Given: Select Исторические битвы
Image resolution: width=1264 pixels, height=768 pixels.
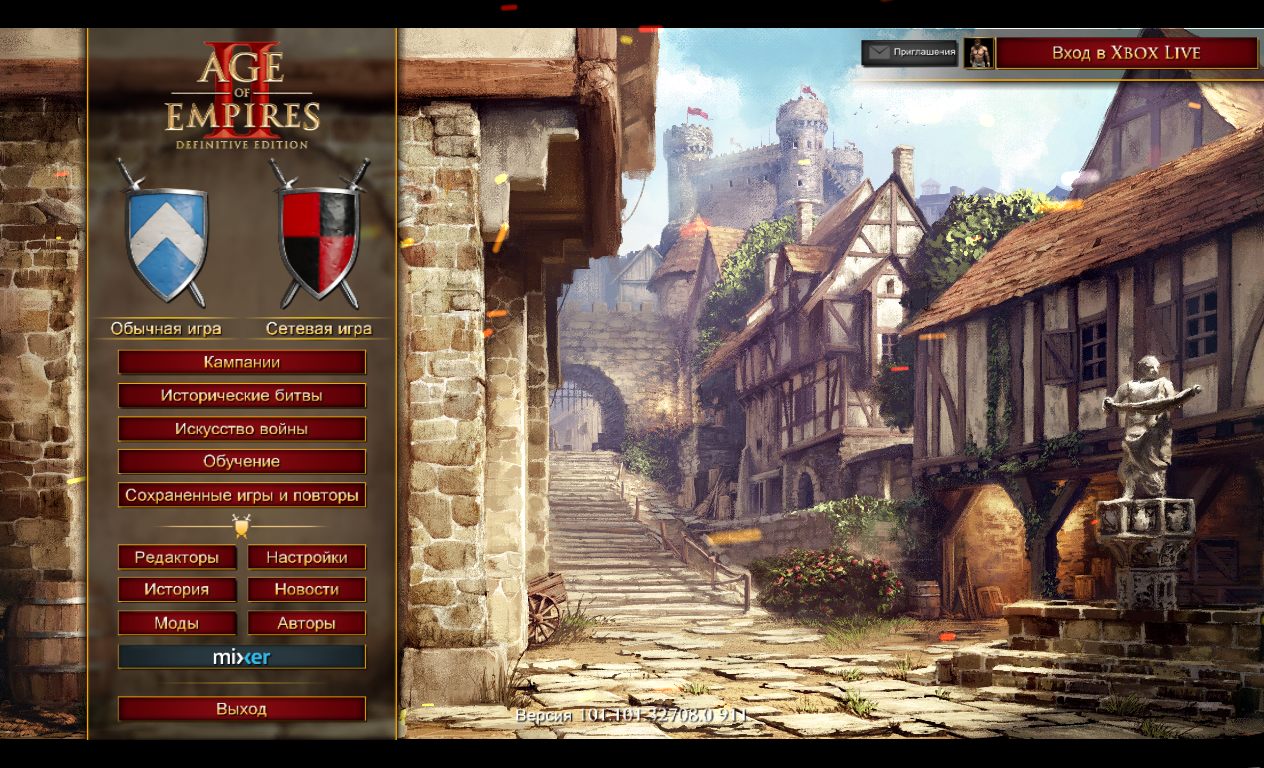Looking at the screenshot, I should [242, 395].
